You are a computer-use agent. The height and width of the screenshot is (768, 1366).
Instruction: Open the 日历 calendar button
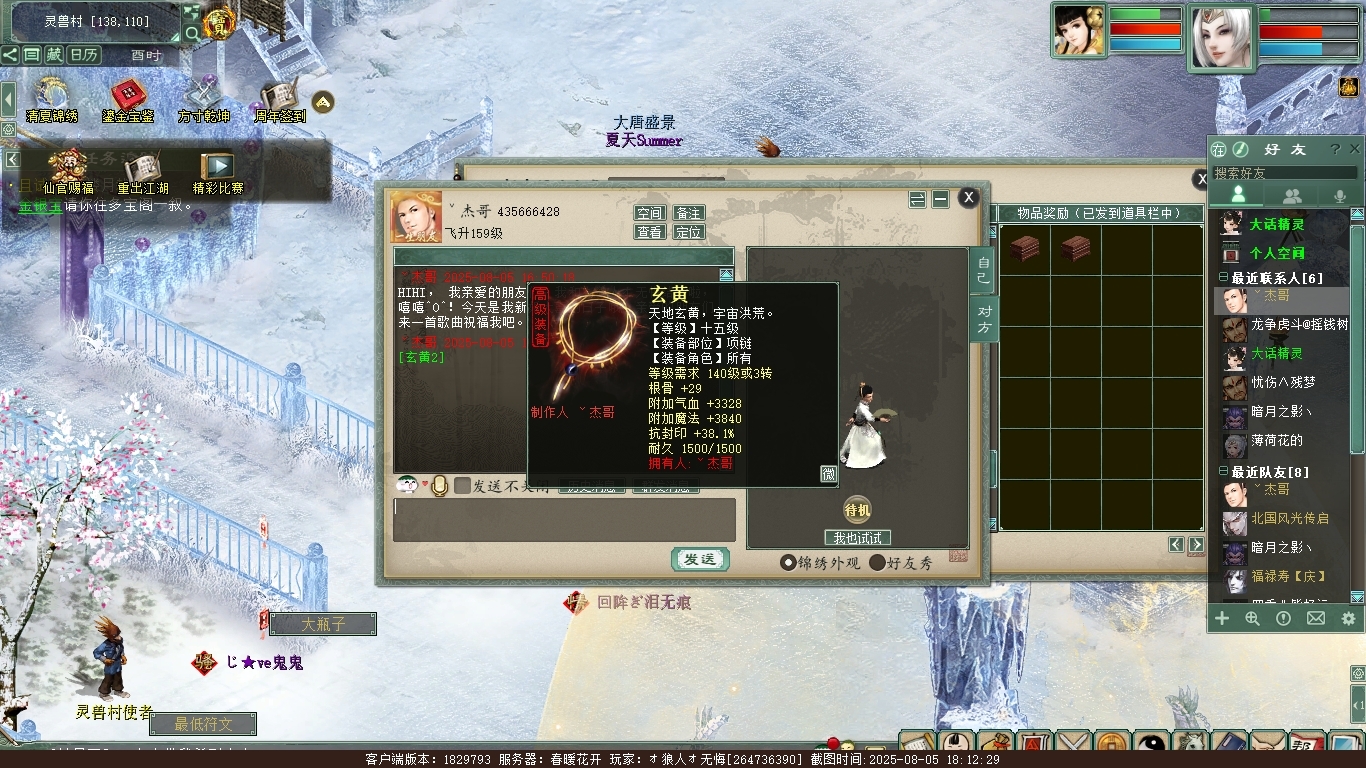click(84, 55)
